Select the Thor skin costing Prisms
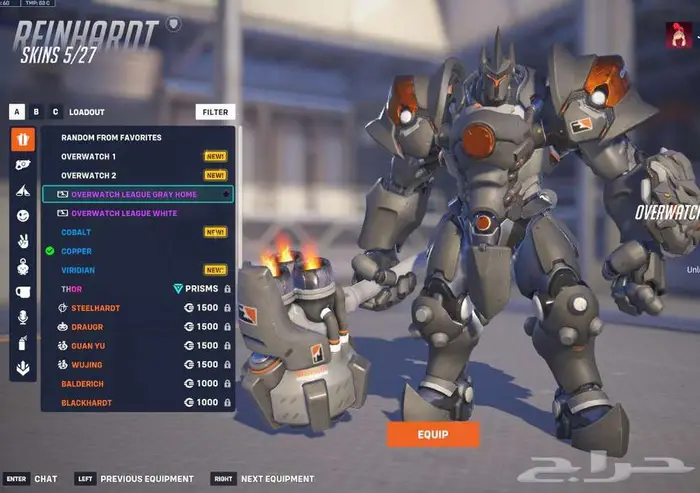Image resolution: width=700 pixels, height=493 pixels. [72, 289]
